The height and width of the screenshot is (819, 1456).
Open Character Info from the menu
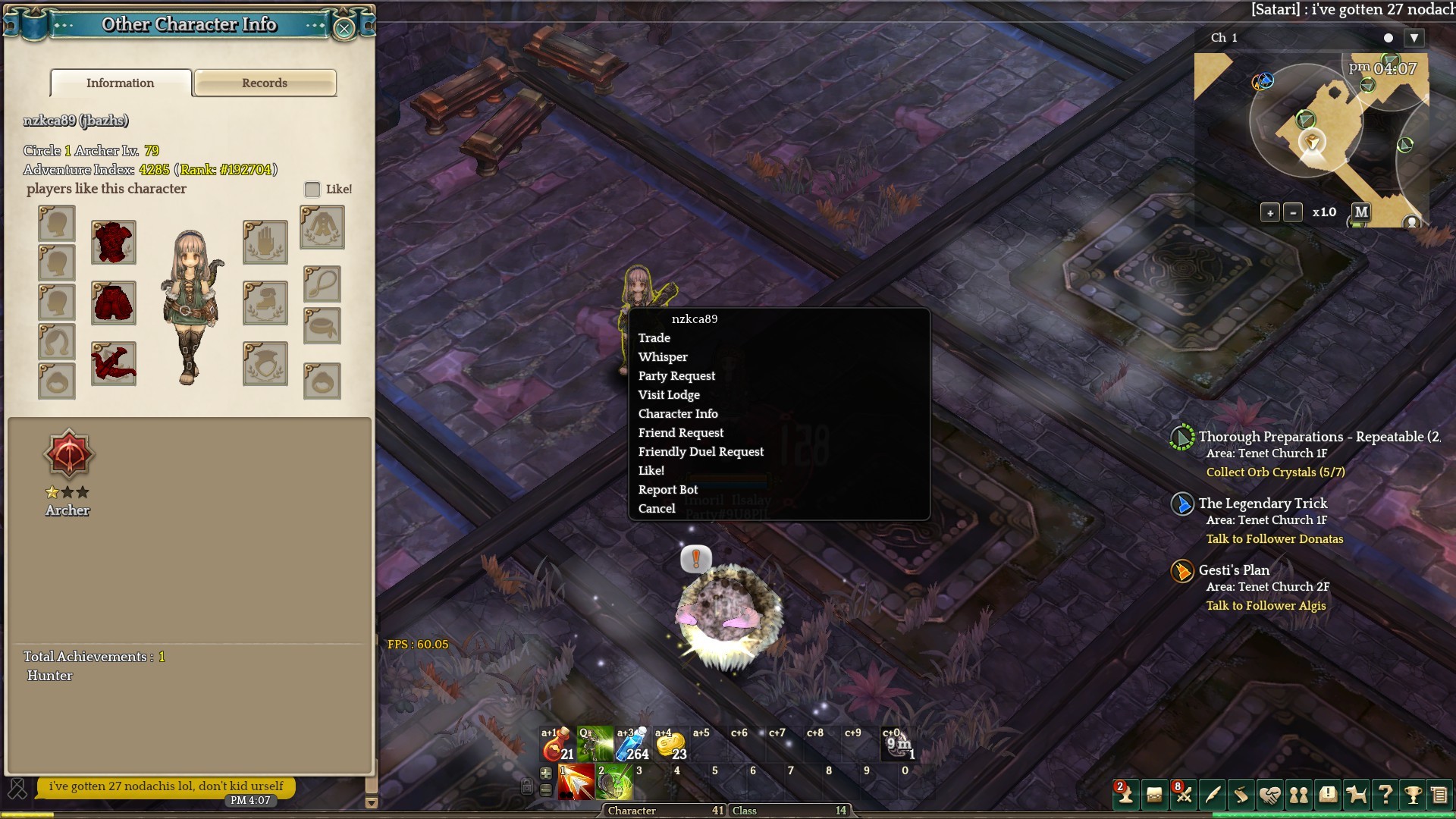(678, 414)
